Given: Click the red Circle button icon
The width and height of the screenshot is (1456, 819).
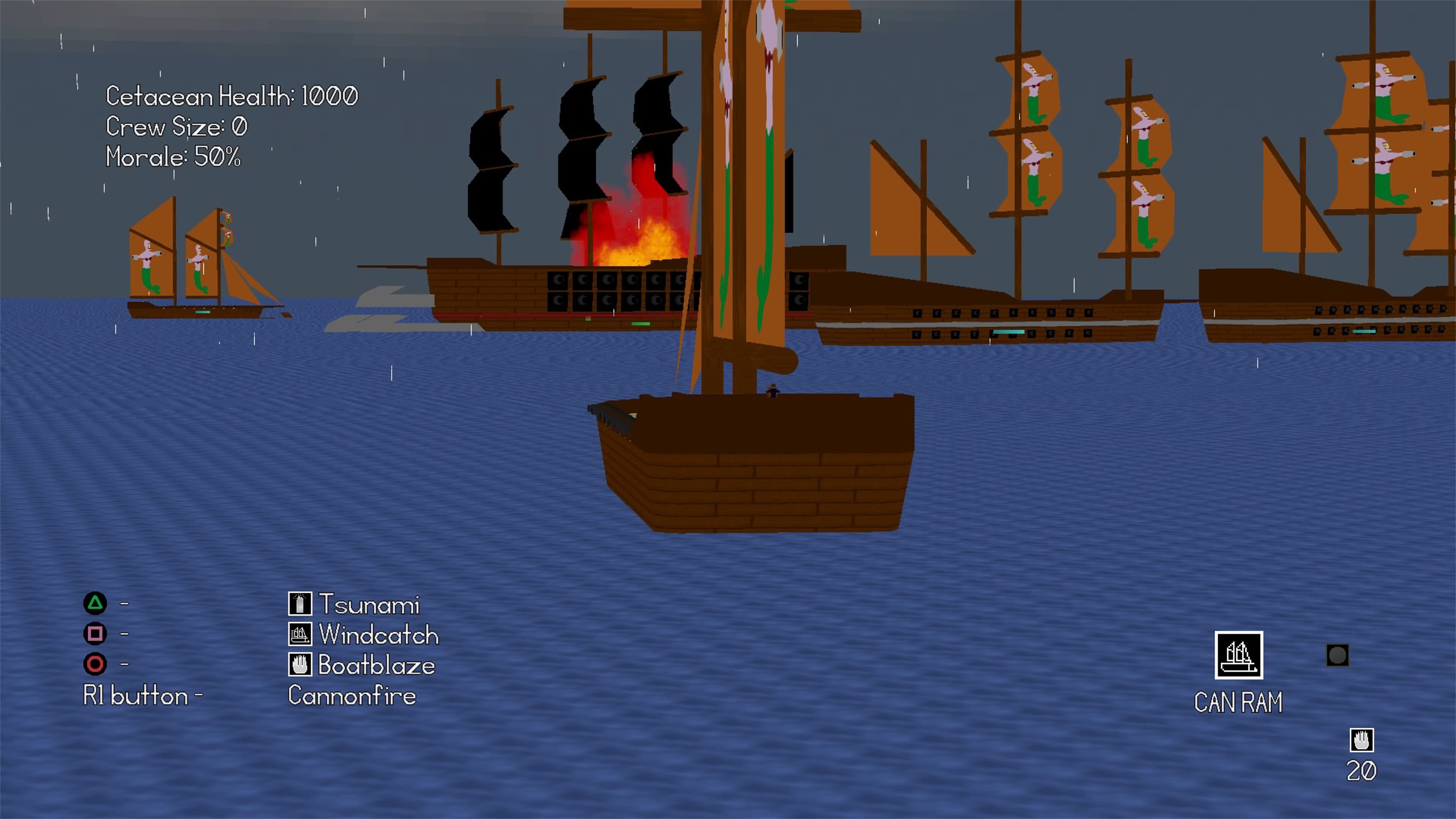Looking at the screenshot, I should [x=96, y=665].
